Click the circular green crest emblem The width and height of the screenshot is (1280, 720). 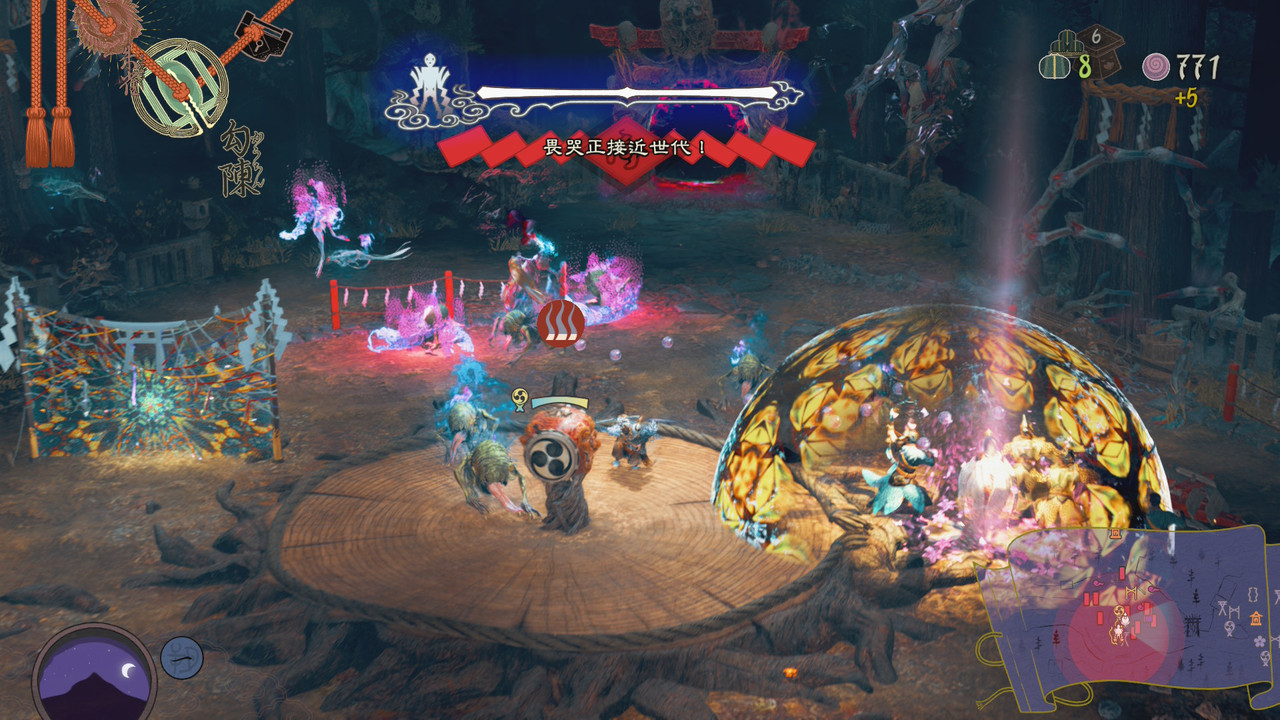tap(179, 86)
